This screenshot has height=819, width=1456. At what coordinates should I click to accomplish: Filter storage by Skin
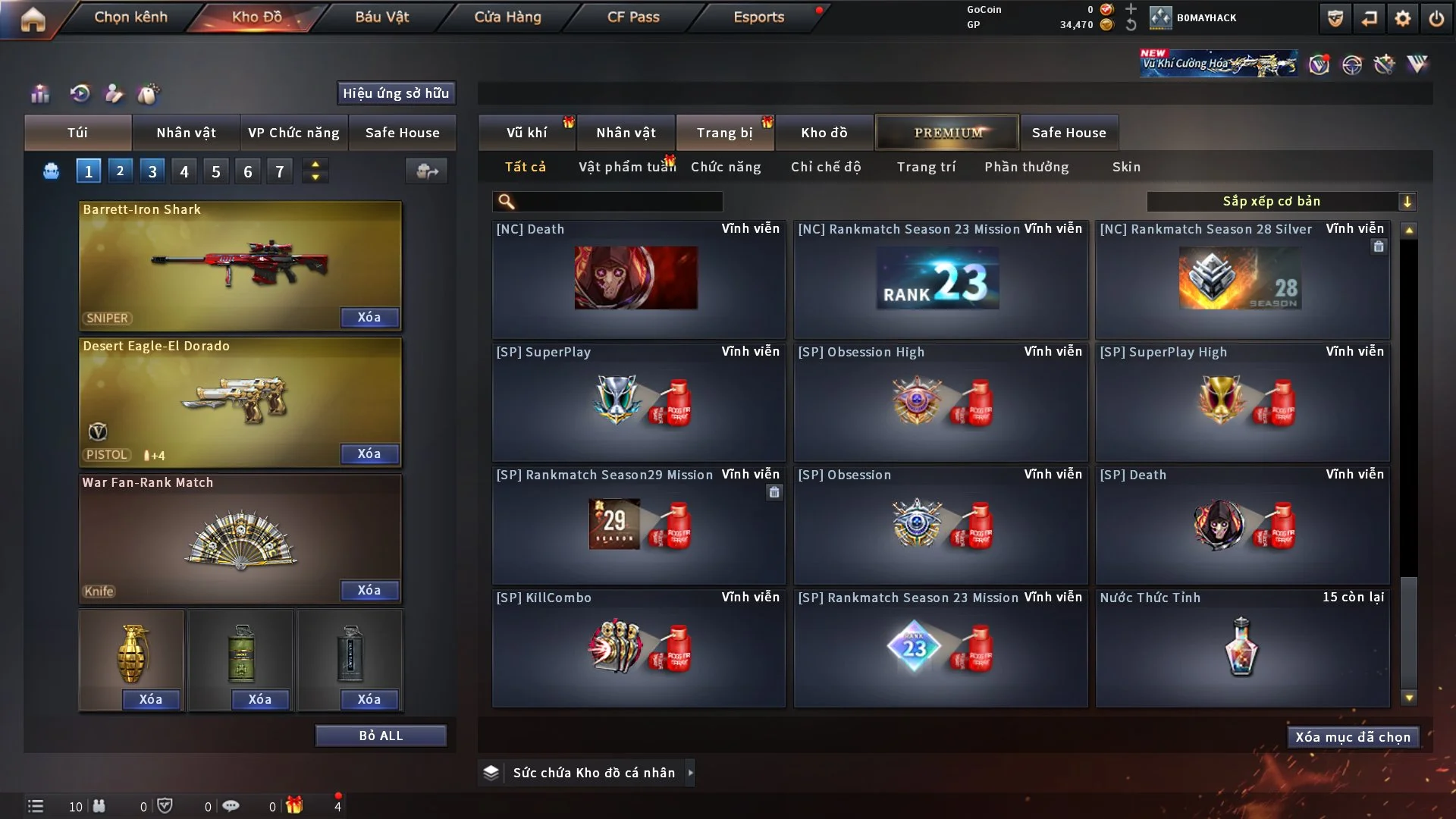(1126, 167)
